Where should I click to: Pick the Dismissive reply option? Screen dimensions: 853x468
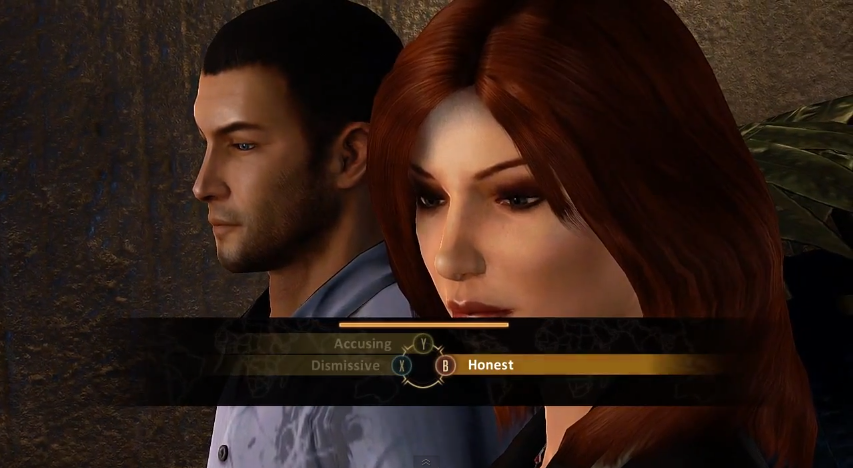click(x=345, y=366)
